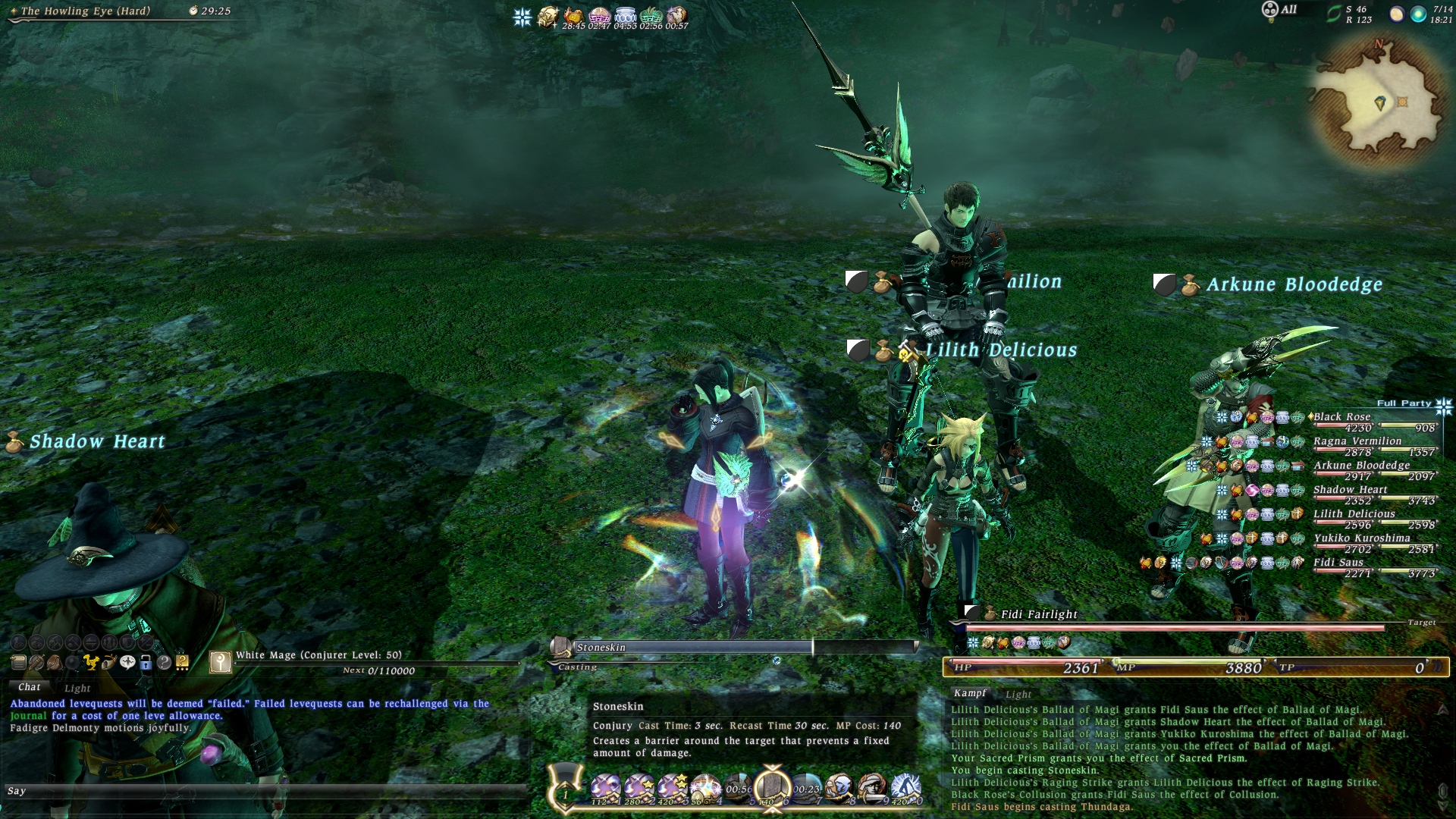Open the yellow chocobo menu icon
Image resolution: width=1456 pixels, height=819 pixels.
tap(91, 663)
